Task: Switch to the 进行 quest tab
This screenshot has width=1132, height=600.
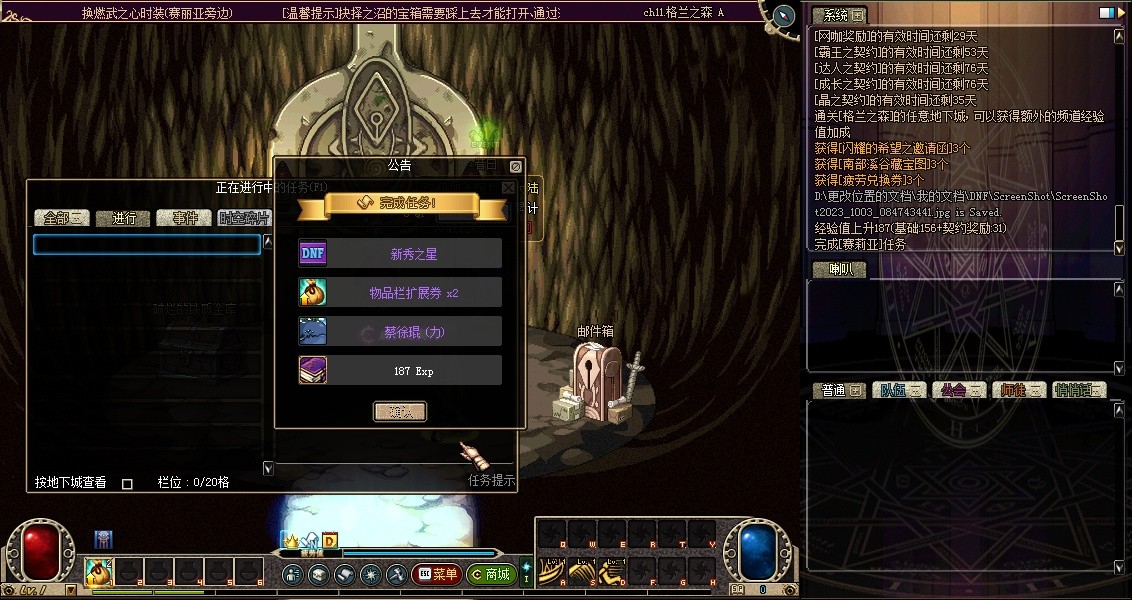Action: (x=123, y=218)
